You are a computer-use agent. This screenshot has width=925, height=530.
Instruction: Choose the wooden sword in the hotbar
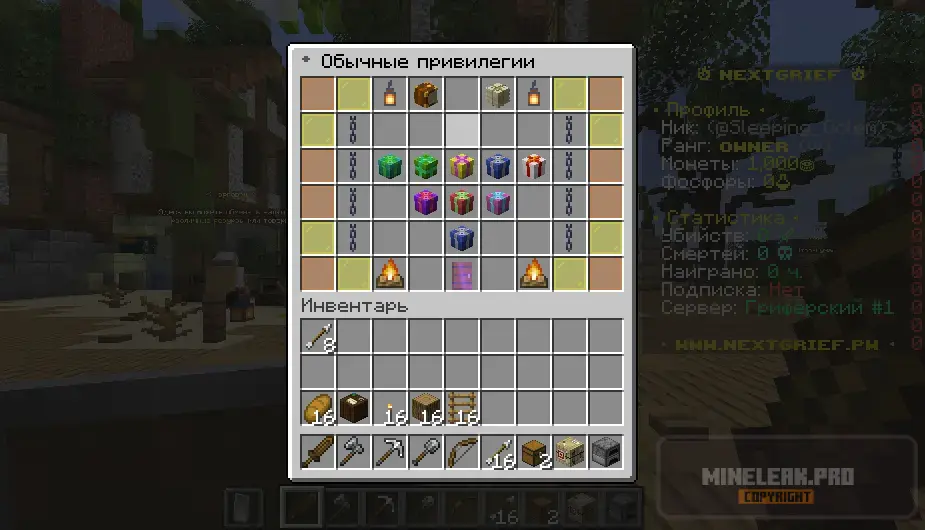319,452
